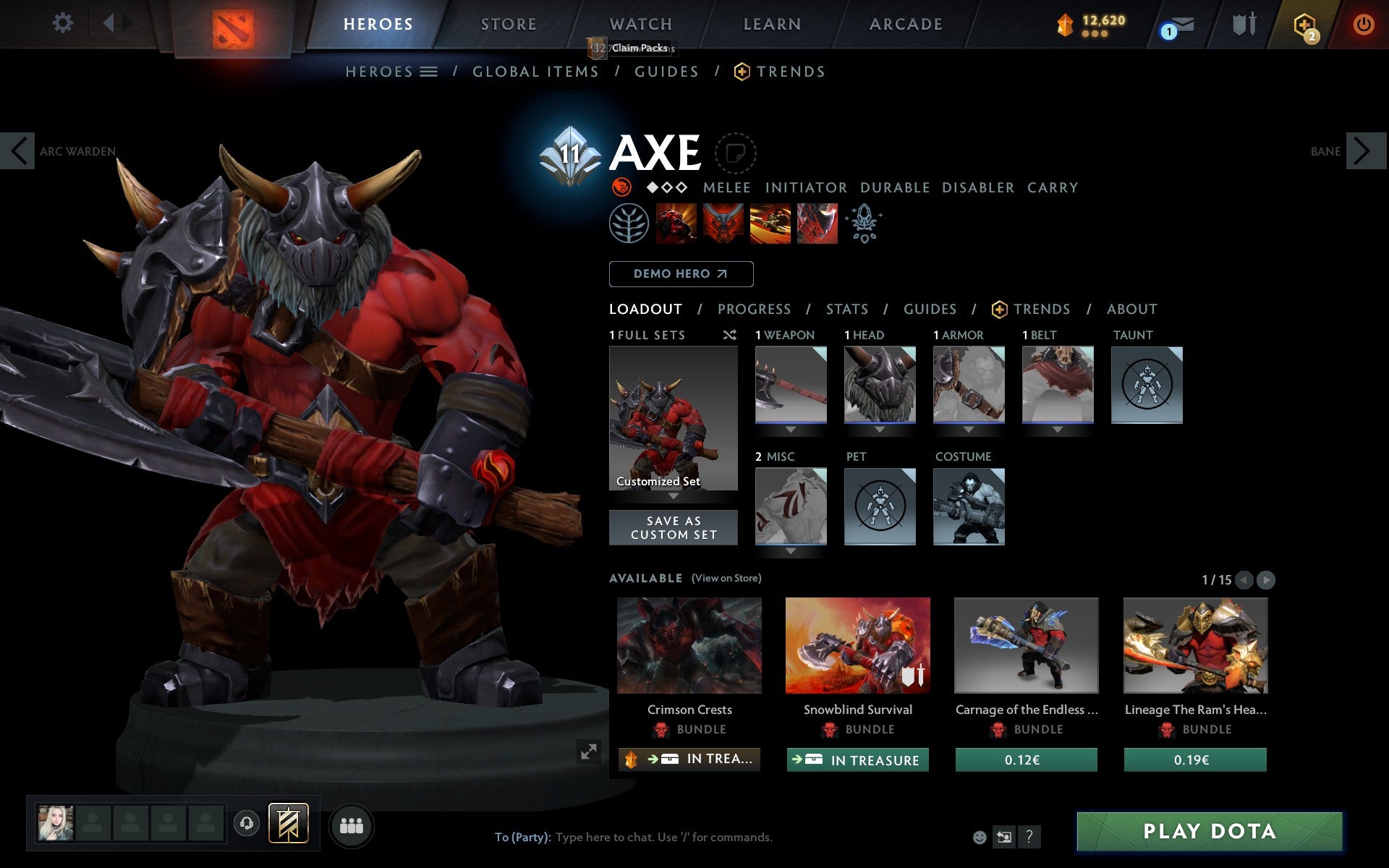The image size is (1389, 868).
Task: Toggle shuffle on Full Sets loadout
Action: pos(729,336)
